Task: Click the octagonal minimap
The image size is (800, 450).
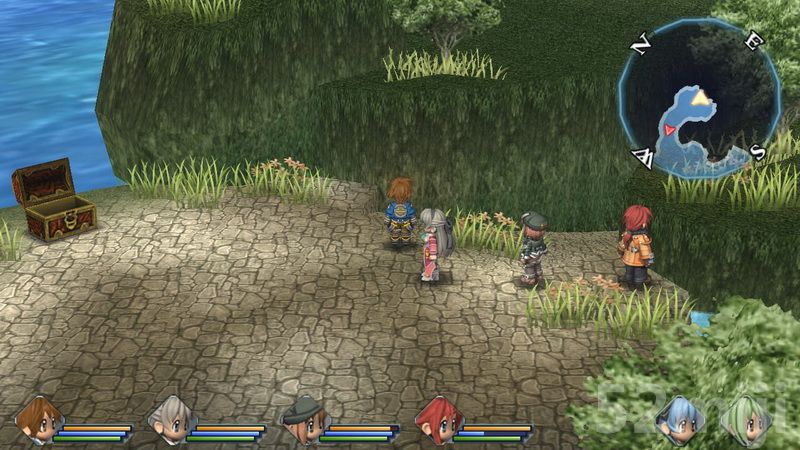Action: click(698, 99)
